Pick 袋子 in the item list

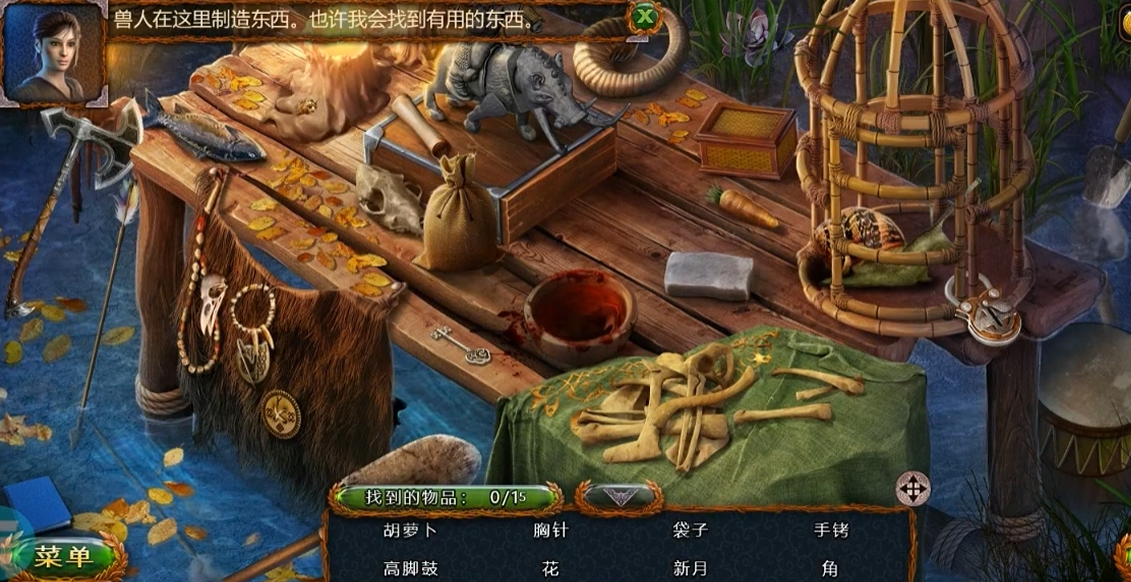690,531
